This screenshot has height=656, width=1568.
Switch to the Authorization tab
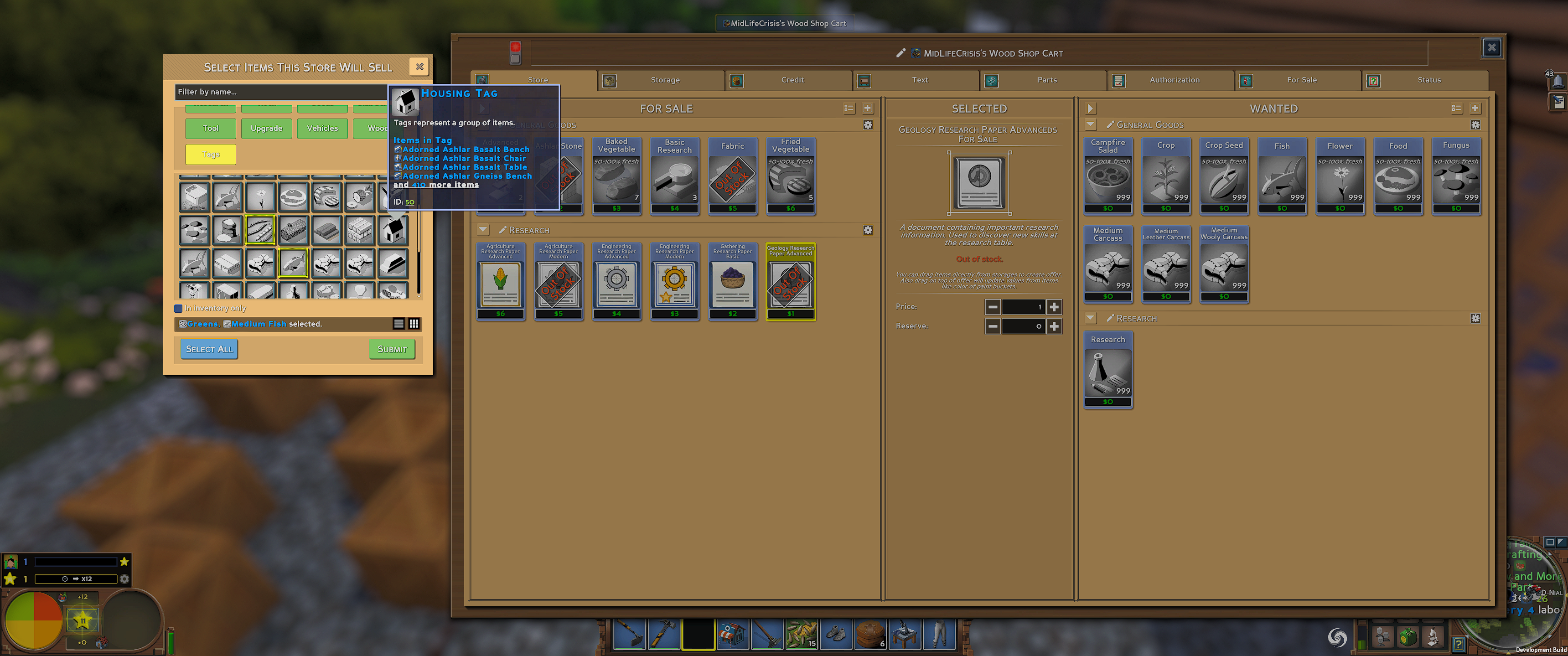1174,80
